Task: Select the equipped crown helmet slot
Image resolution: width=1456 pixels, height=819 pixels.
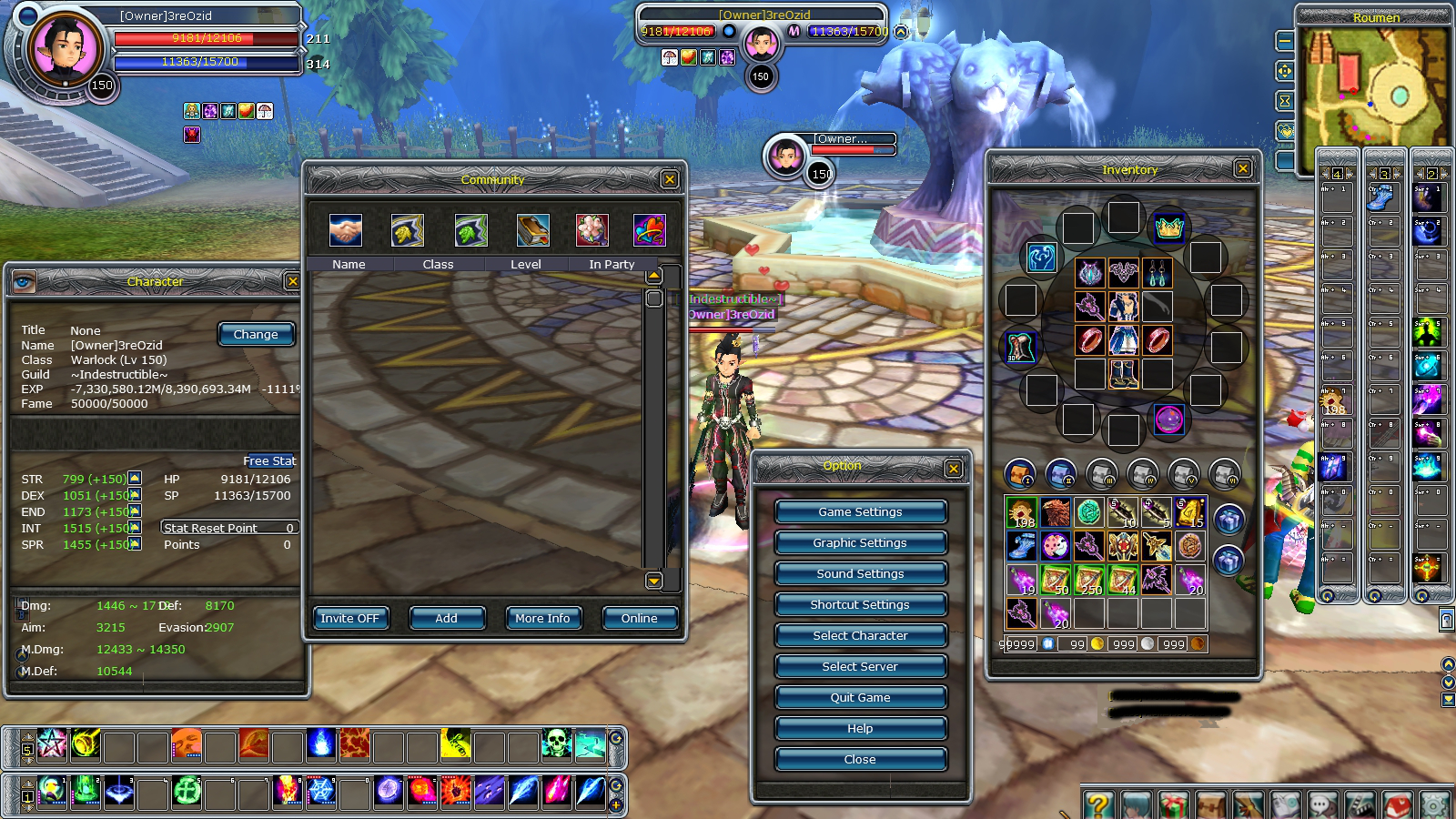Action: (1168, 227)
